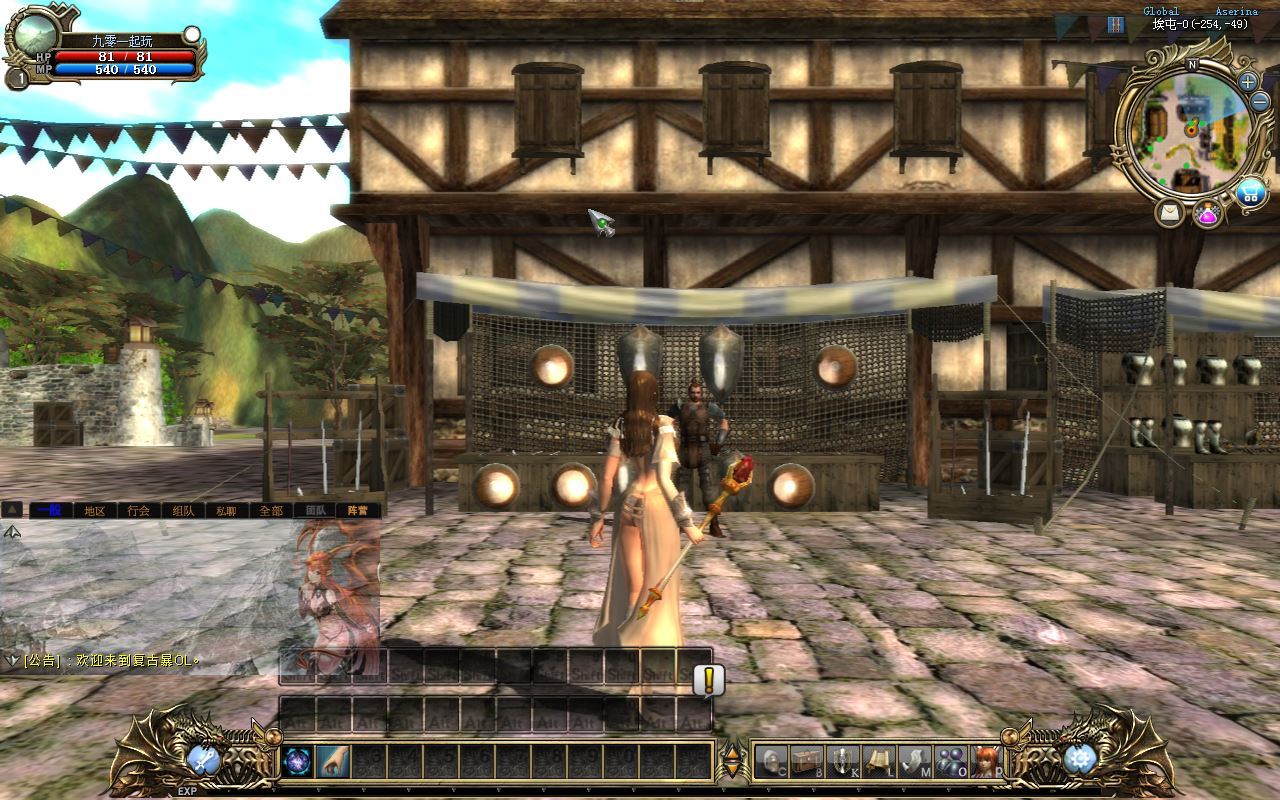Click the circular minimap

tap(1190, 130)
